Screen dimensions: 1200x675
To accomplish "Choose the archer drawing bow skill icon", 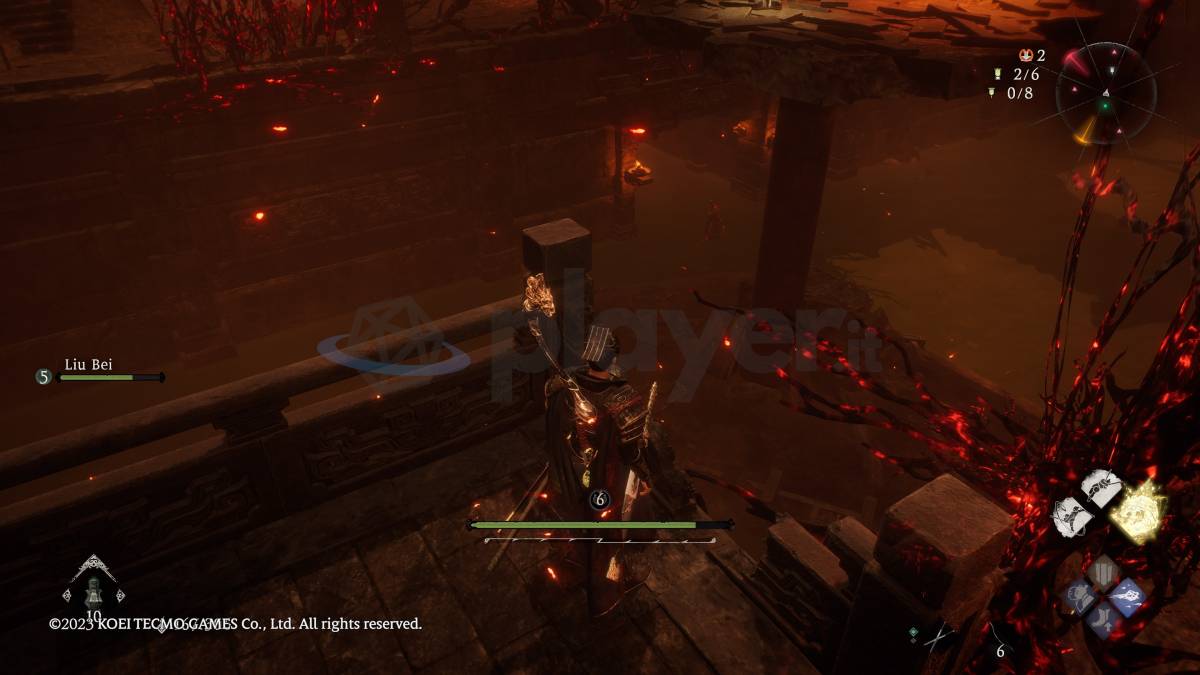I will [x=1070, y=515].
